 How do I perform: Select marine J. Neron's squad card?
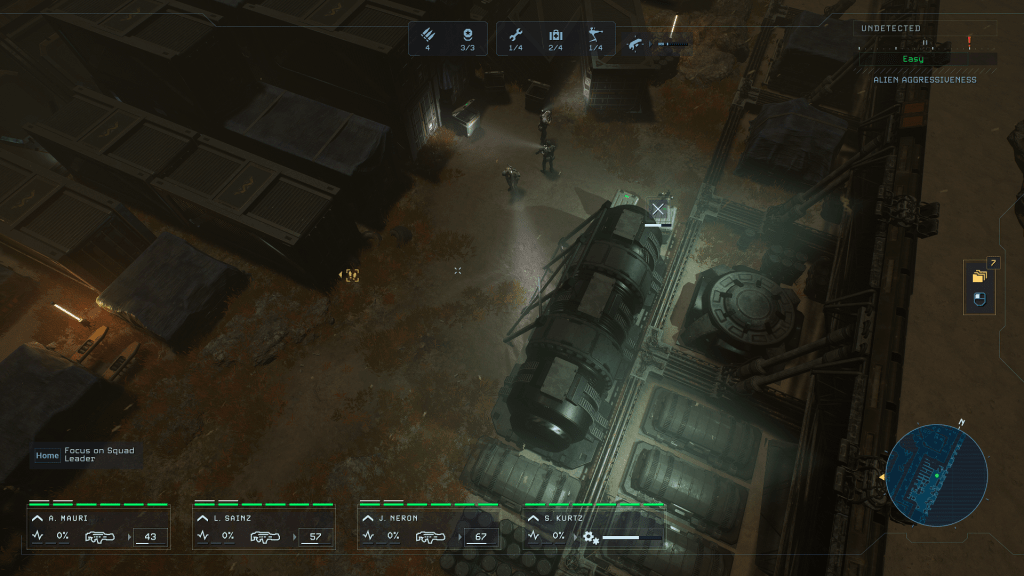[x=428, y=527]
